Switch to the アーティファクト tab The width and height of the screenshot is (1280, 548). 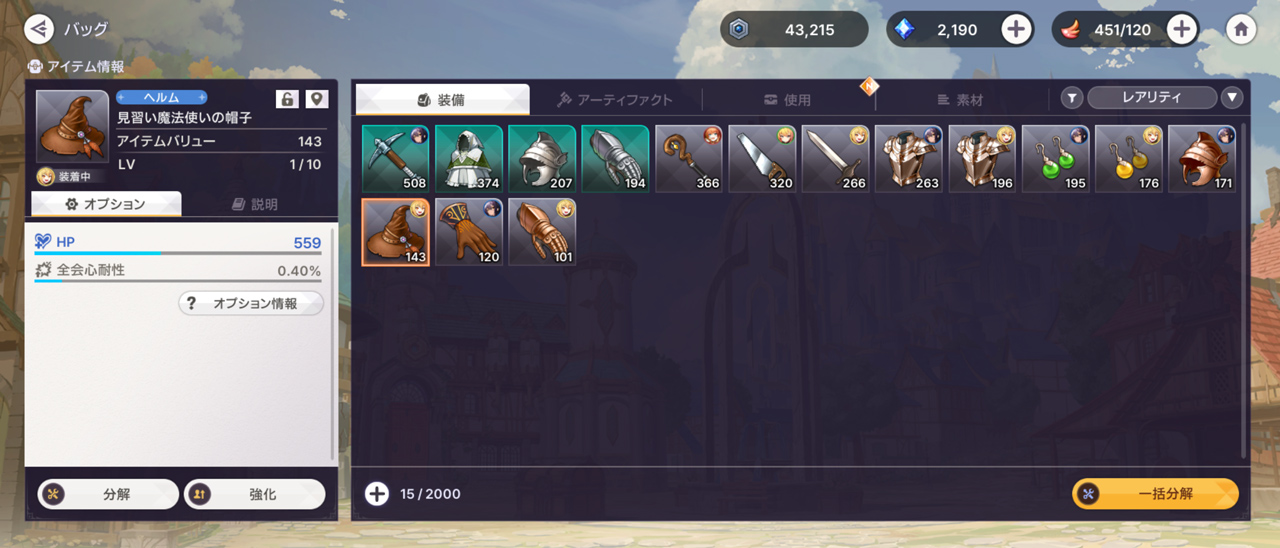[x=615, y=99]
